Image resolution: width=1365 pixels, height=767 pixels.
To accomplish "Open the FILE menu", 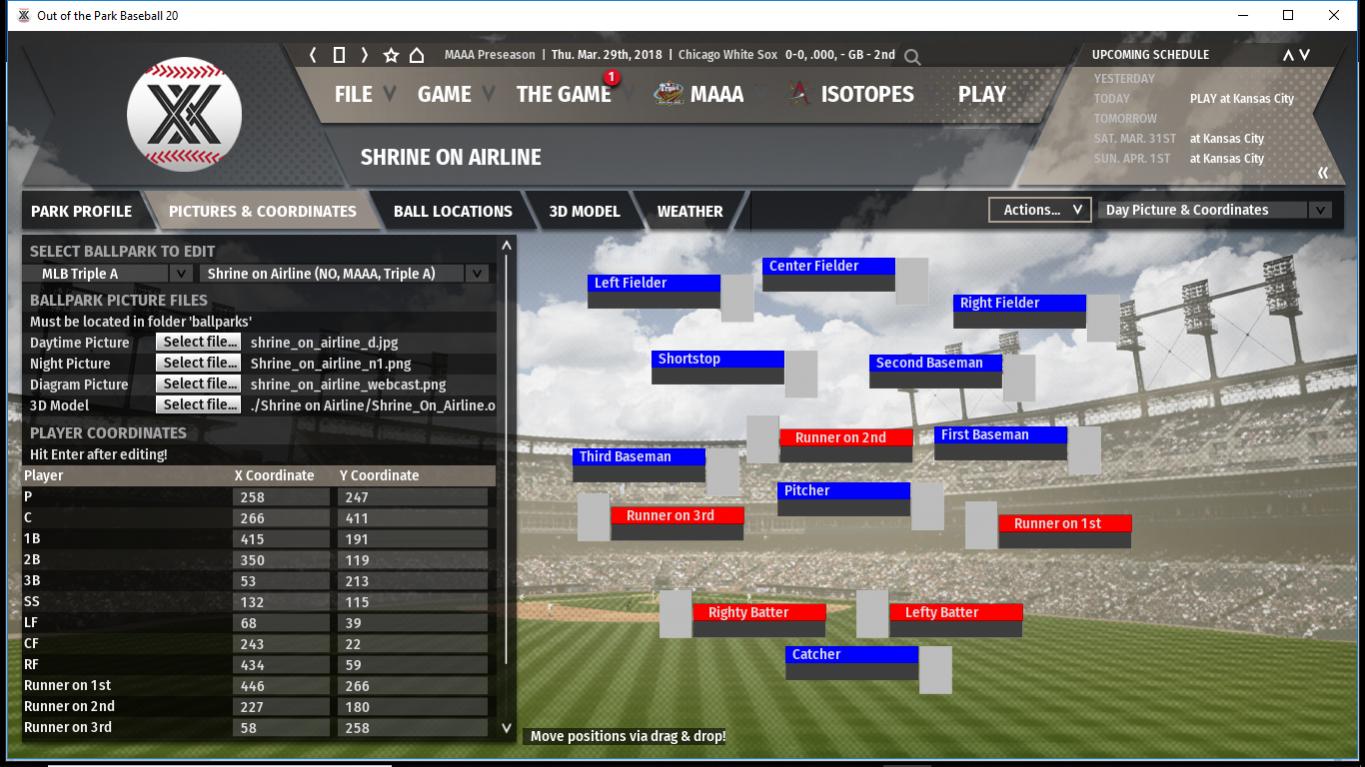I will [353, 94].
